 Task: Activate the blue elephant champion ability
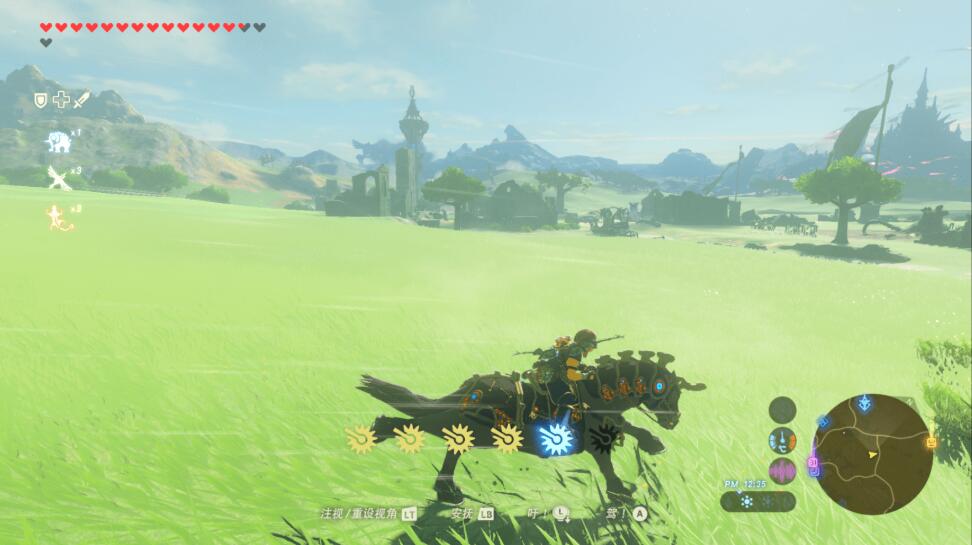click(x=59, y=142)
